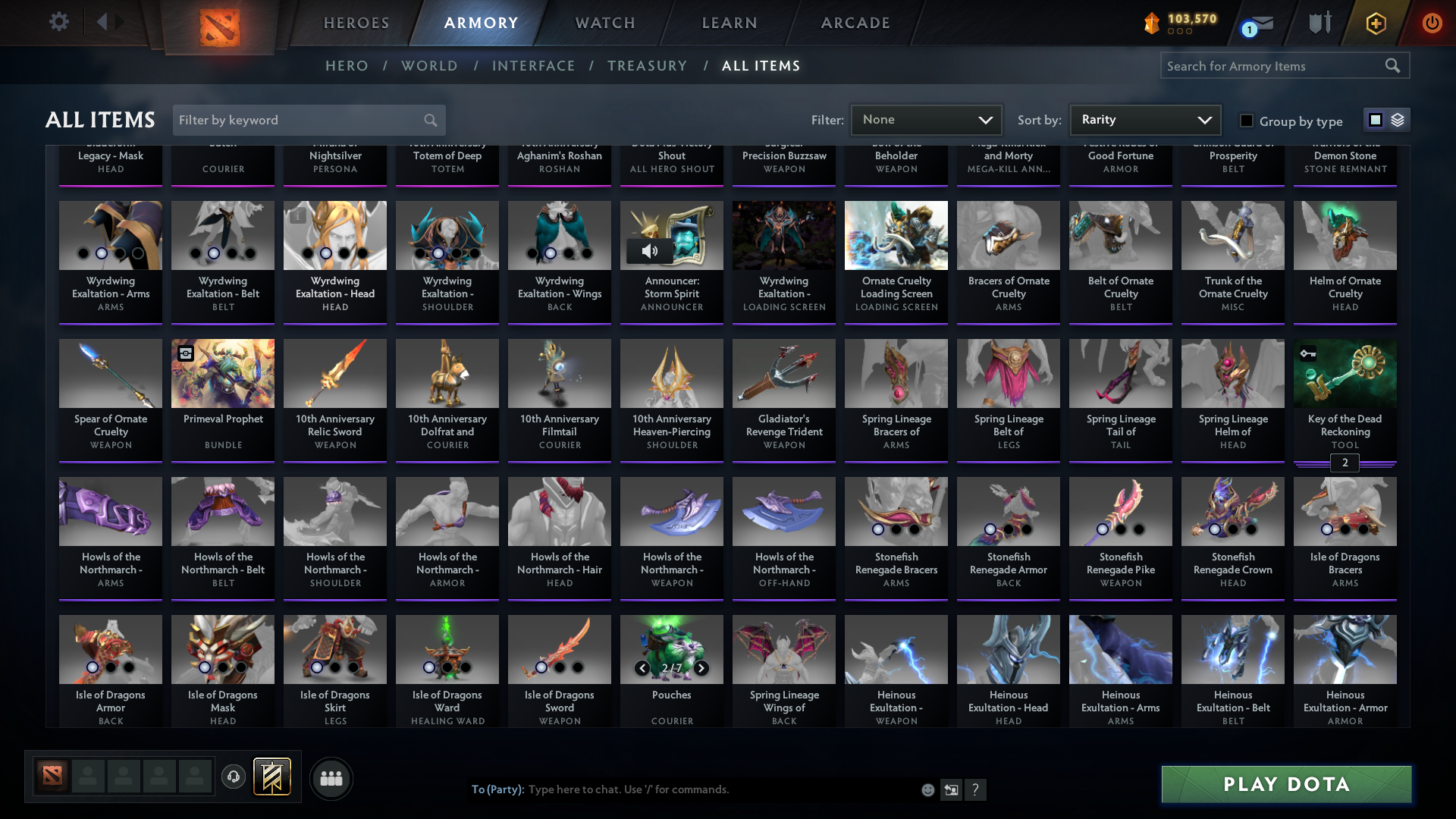Click the PLAY DOTA button

point(1285,784)
